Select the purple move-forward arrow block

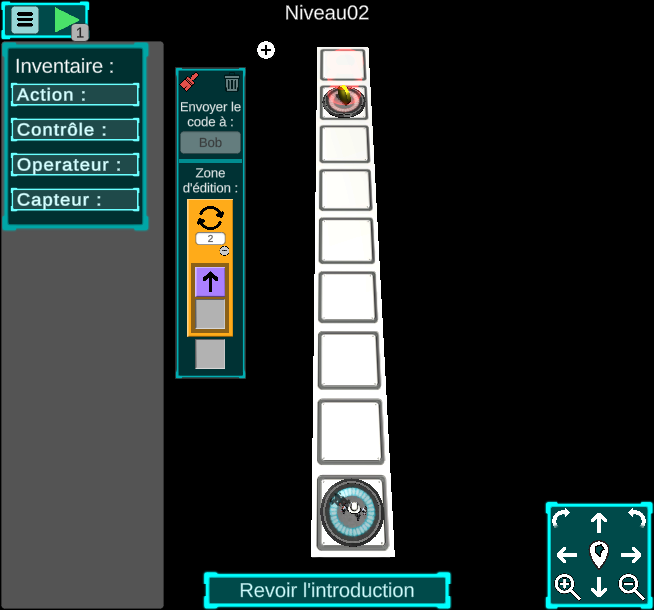(x=210, y=282)
